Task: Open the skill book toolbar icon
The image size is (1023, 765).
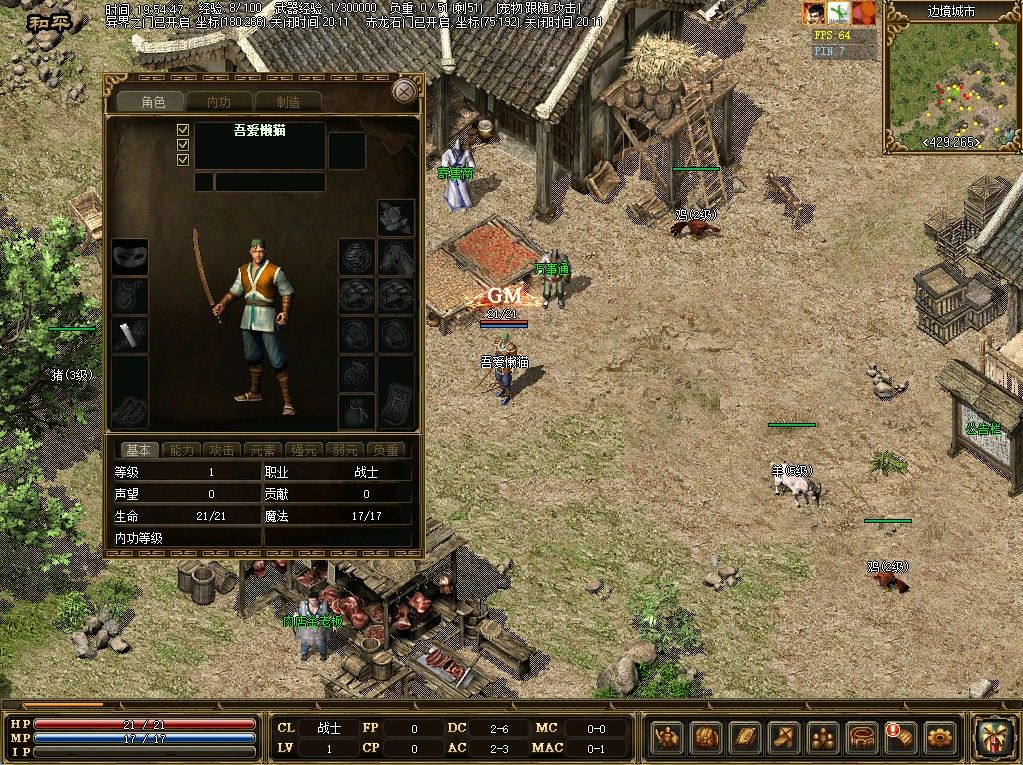Action: click(x=744, y=738)
